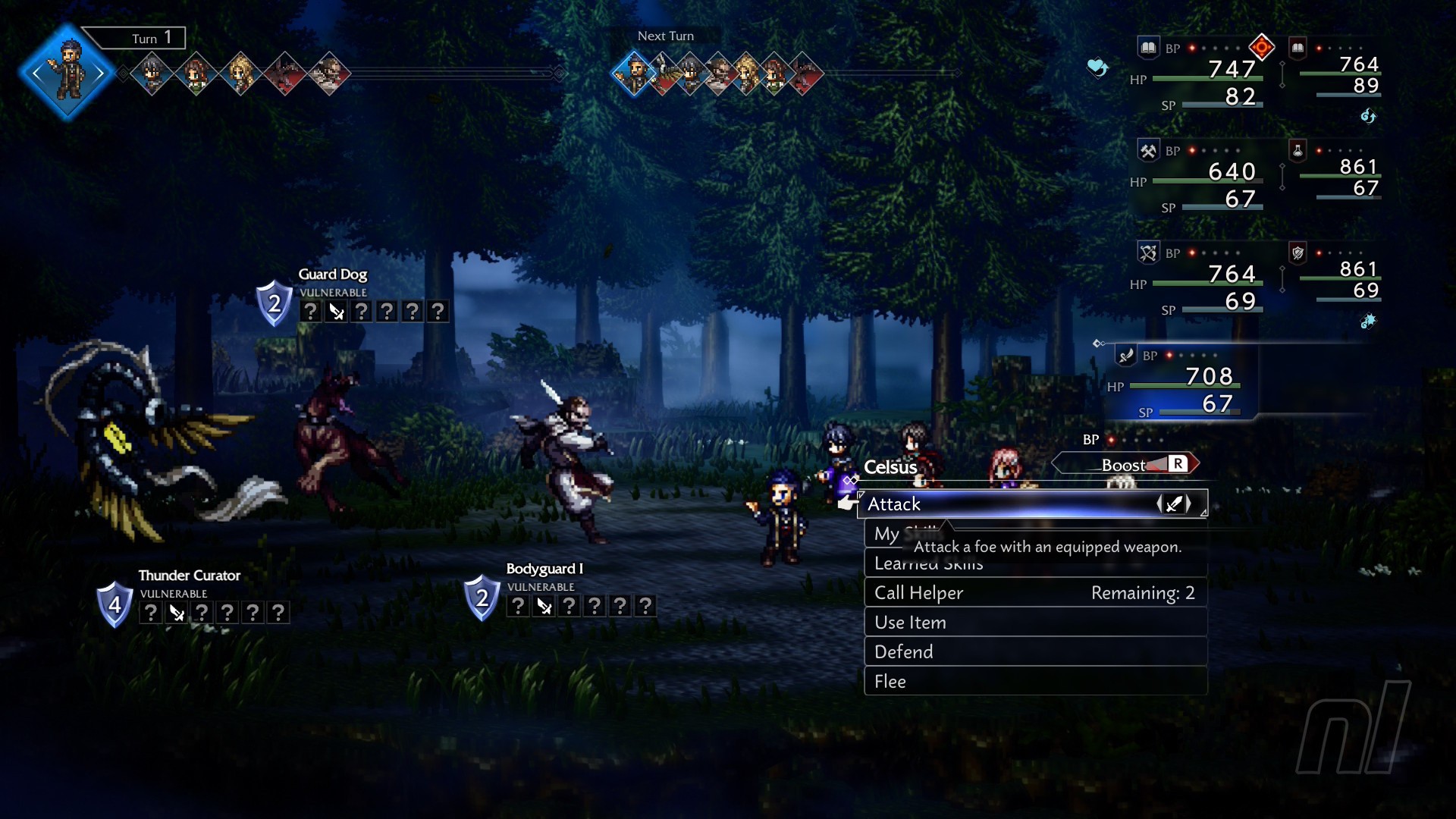Image resolution: width=1456 pixels, height=819 pixels.
Task: Choose Flee to escape battle
Action: click(x=1035, y=682)
